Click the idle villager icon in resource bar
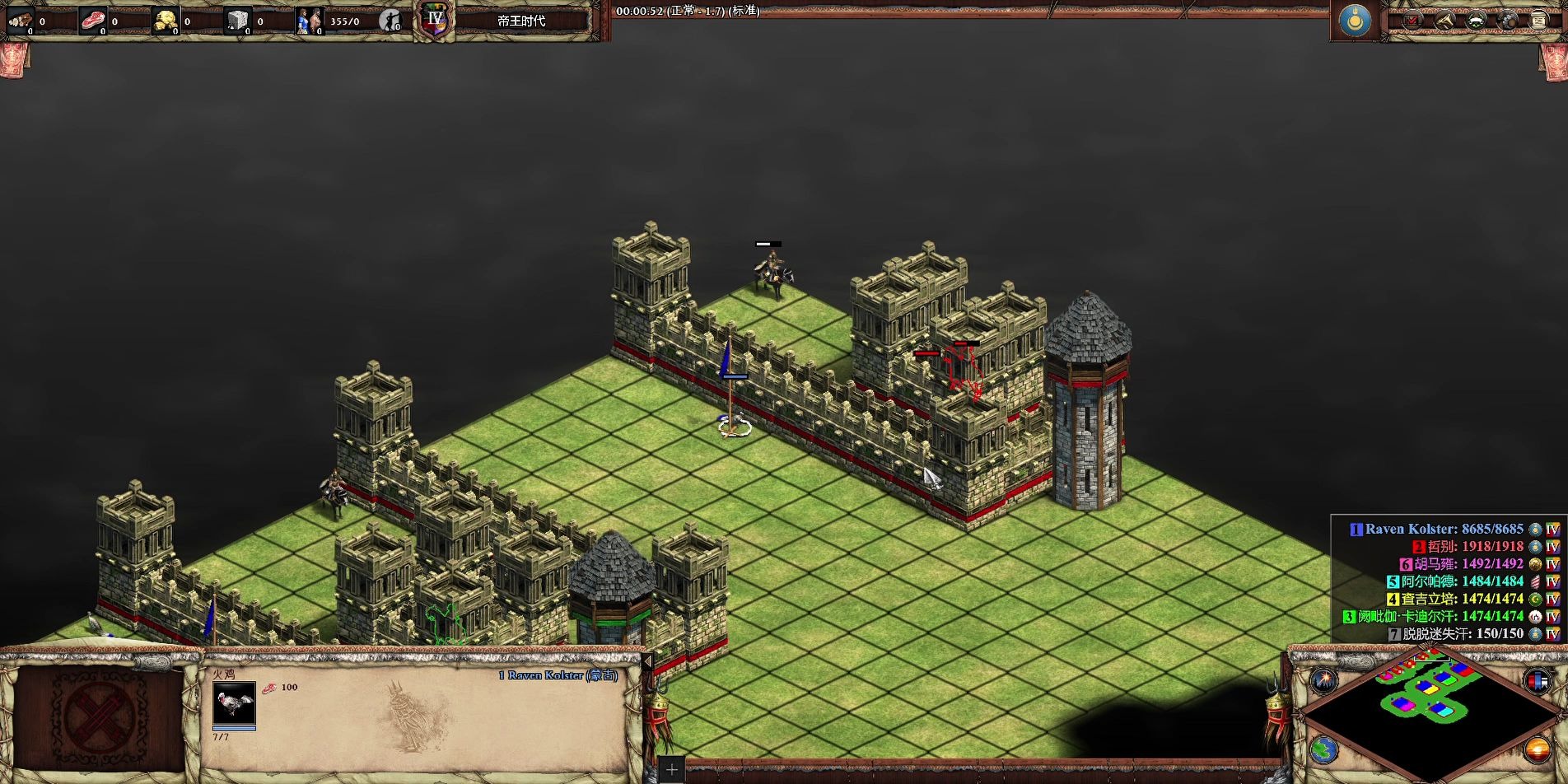The image size is (1568, 784). [390, 21]
